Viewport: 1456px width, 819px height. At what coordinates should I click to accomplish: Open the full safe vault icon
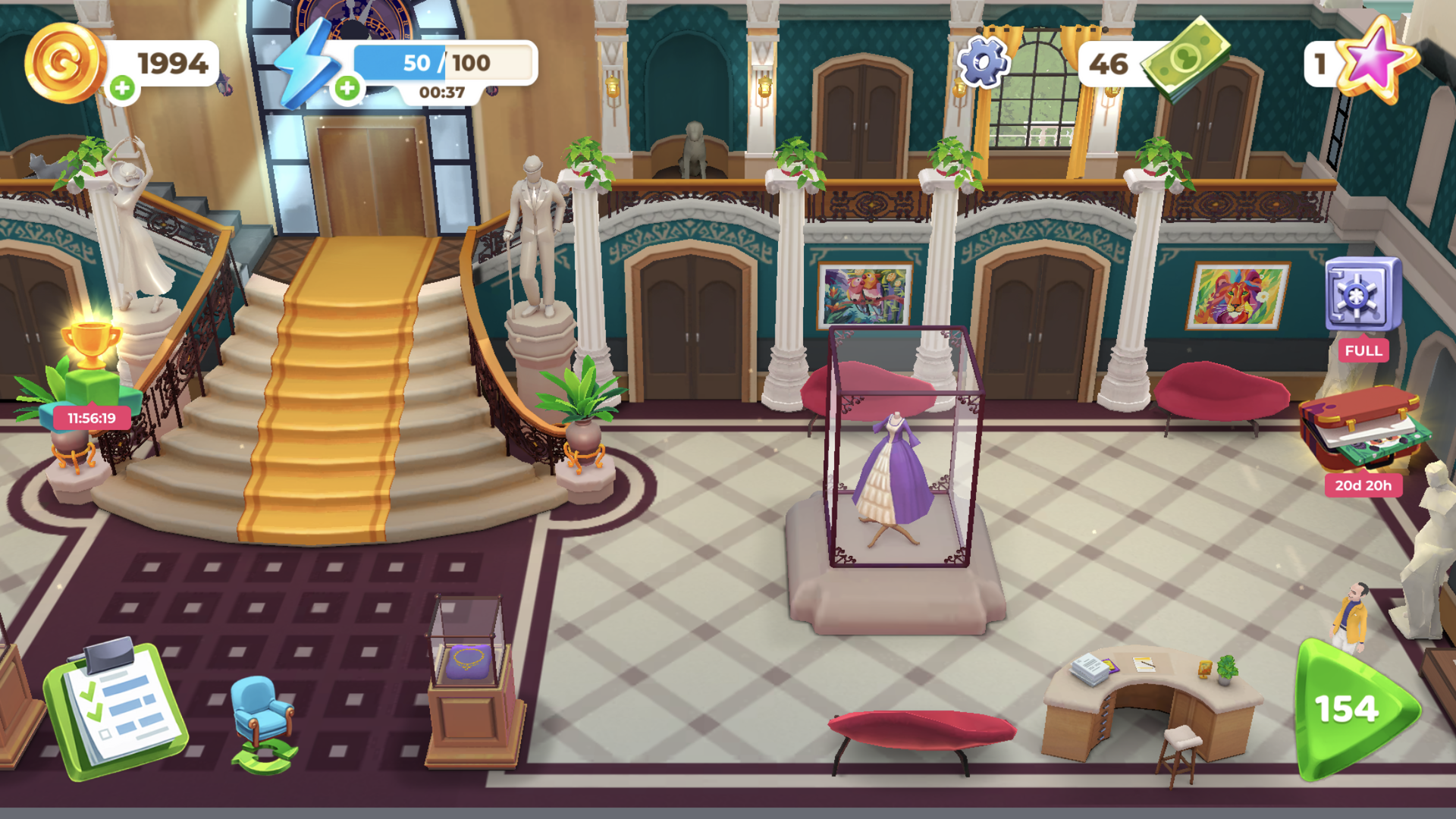pyautogui.click(x=1363, y=295)
